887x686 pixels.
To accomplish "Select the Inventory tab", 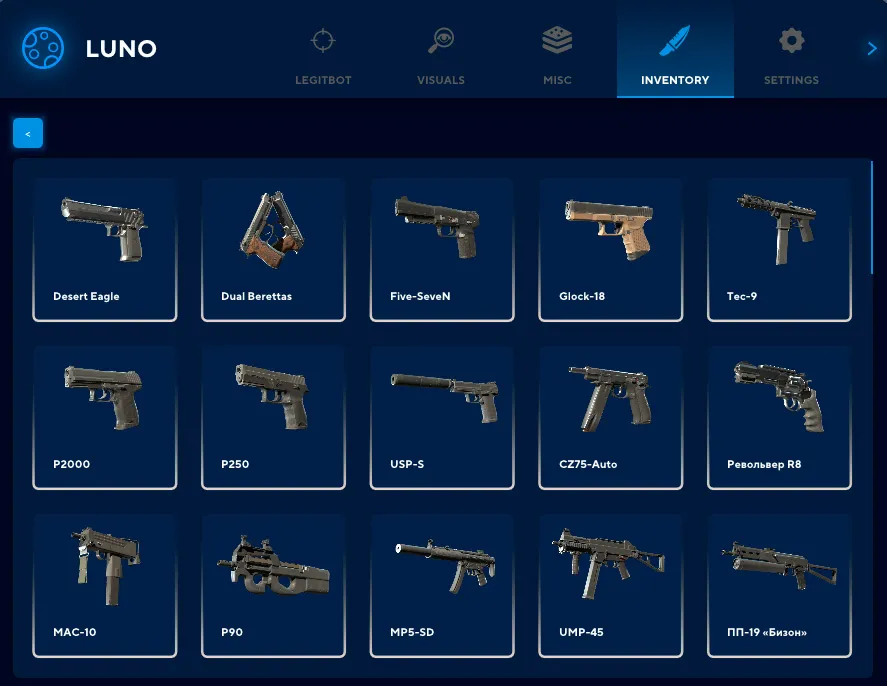I will (675, 55).
